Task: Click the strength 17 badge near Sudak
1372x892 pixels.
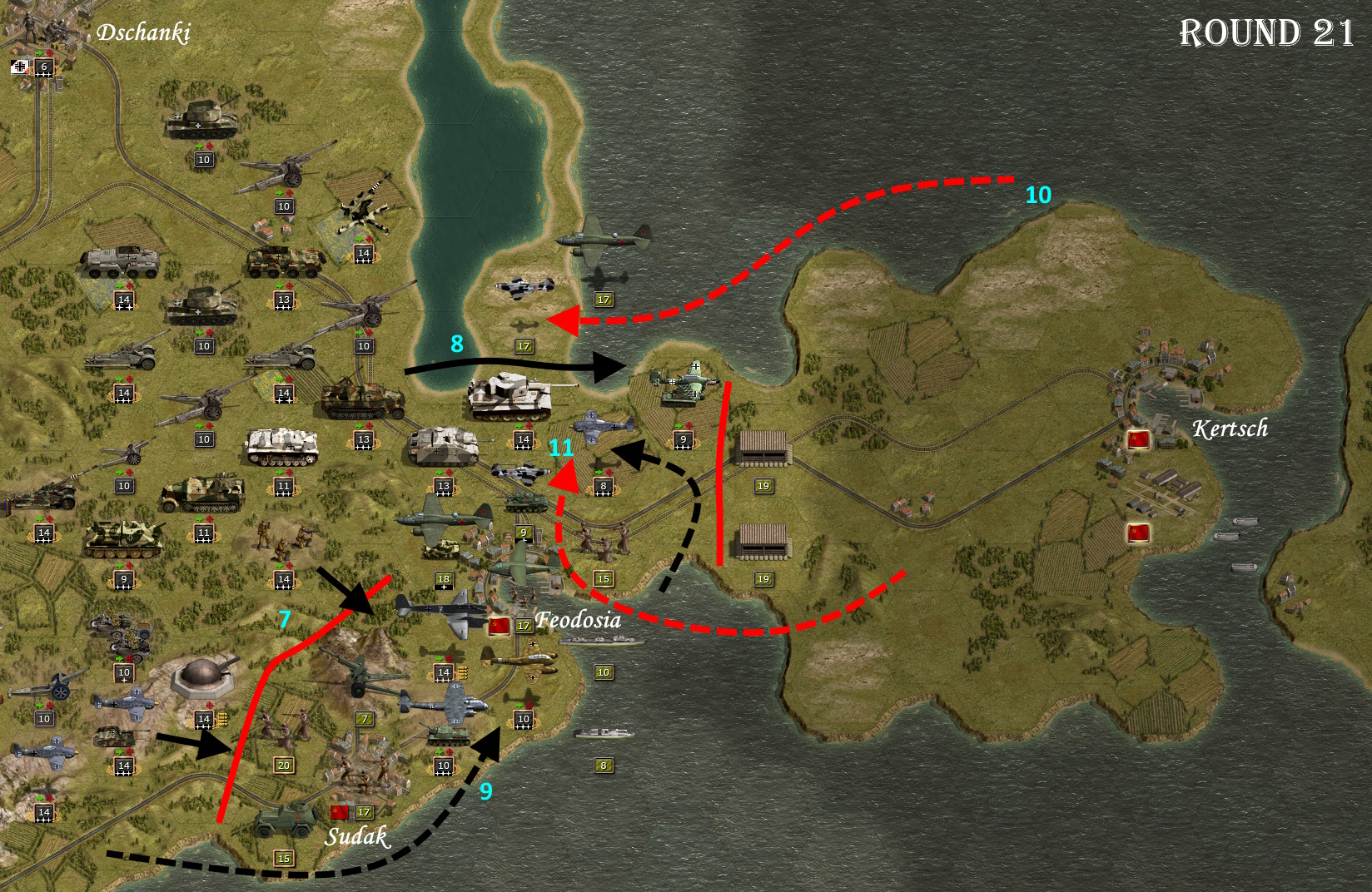Action: [364, 812]
